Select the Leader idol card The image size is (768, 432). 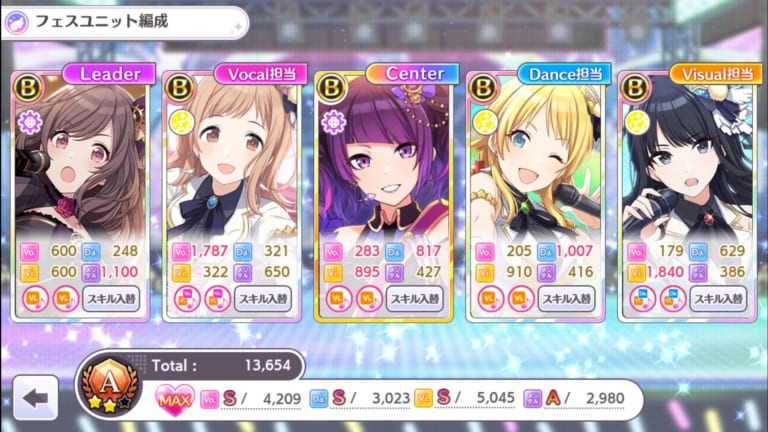click(x=81, y=170)
